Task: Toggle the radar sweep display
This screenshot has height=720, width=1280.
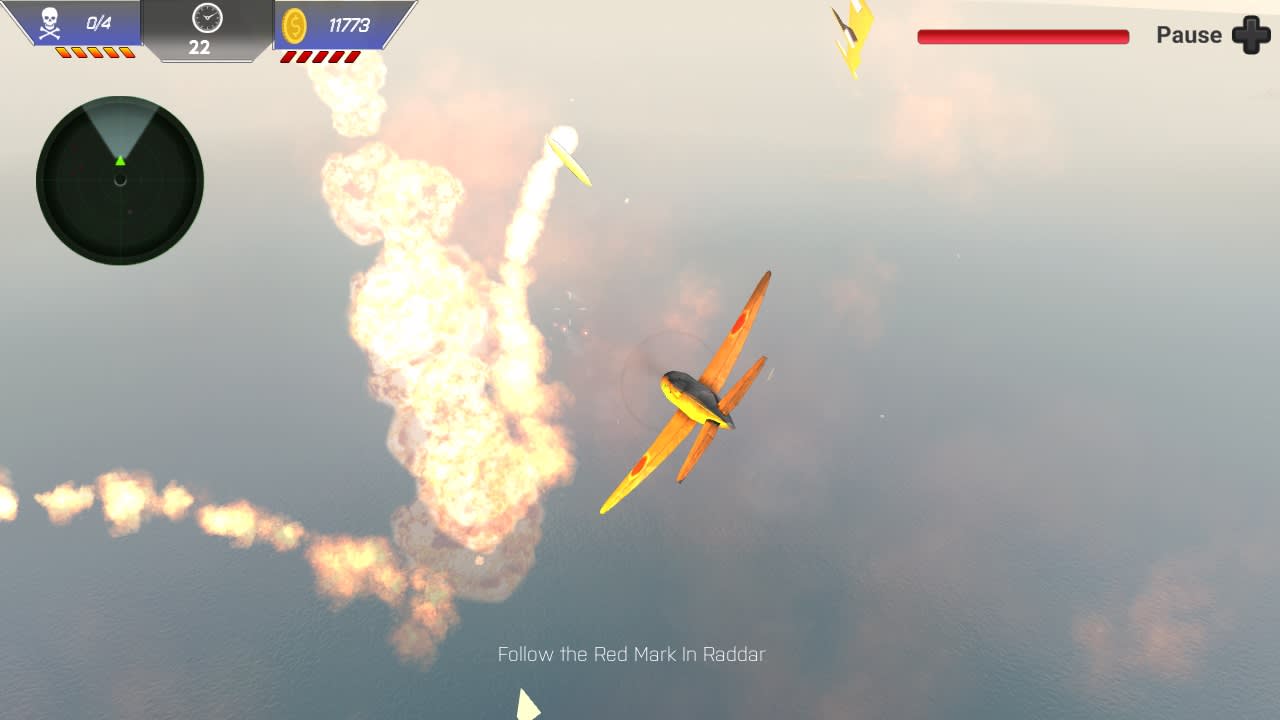Action: [x=120, y=125]
